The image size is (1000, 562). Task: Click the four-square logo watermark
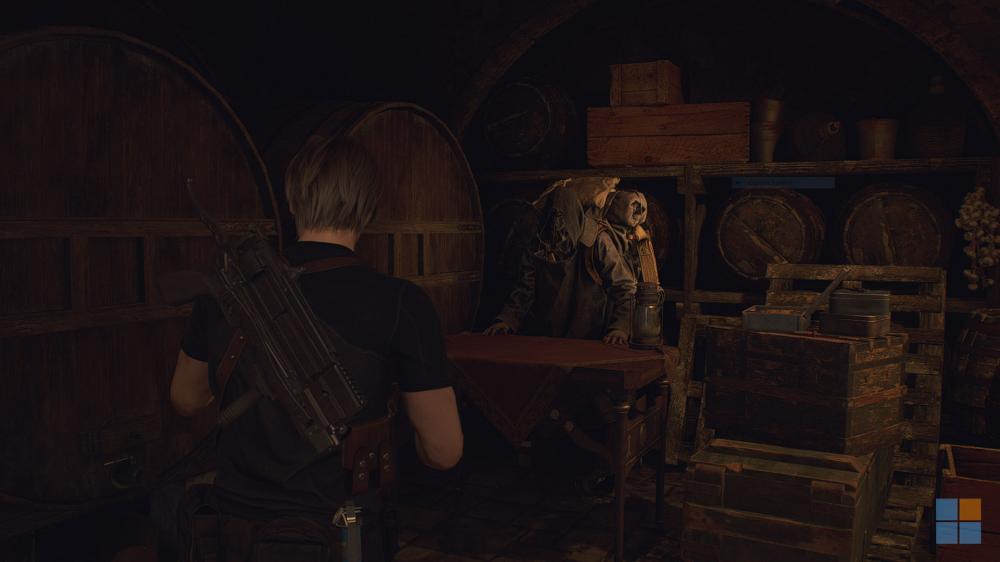point(959,520)
